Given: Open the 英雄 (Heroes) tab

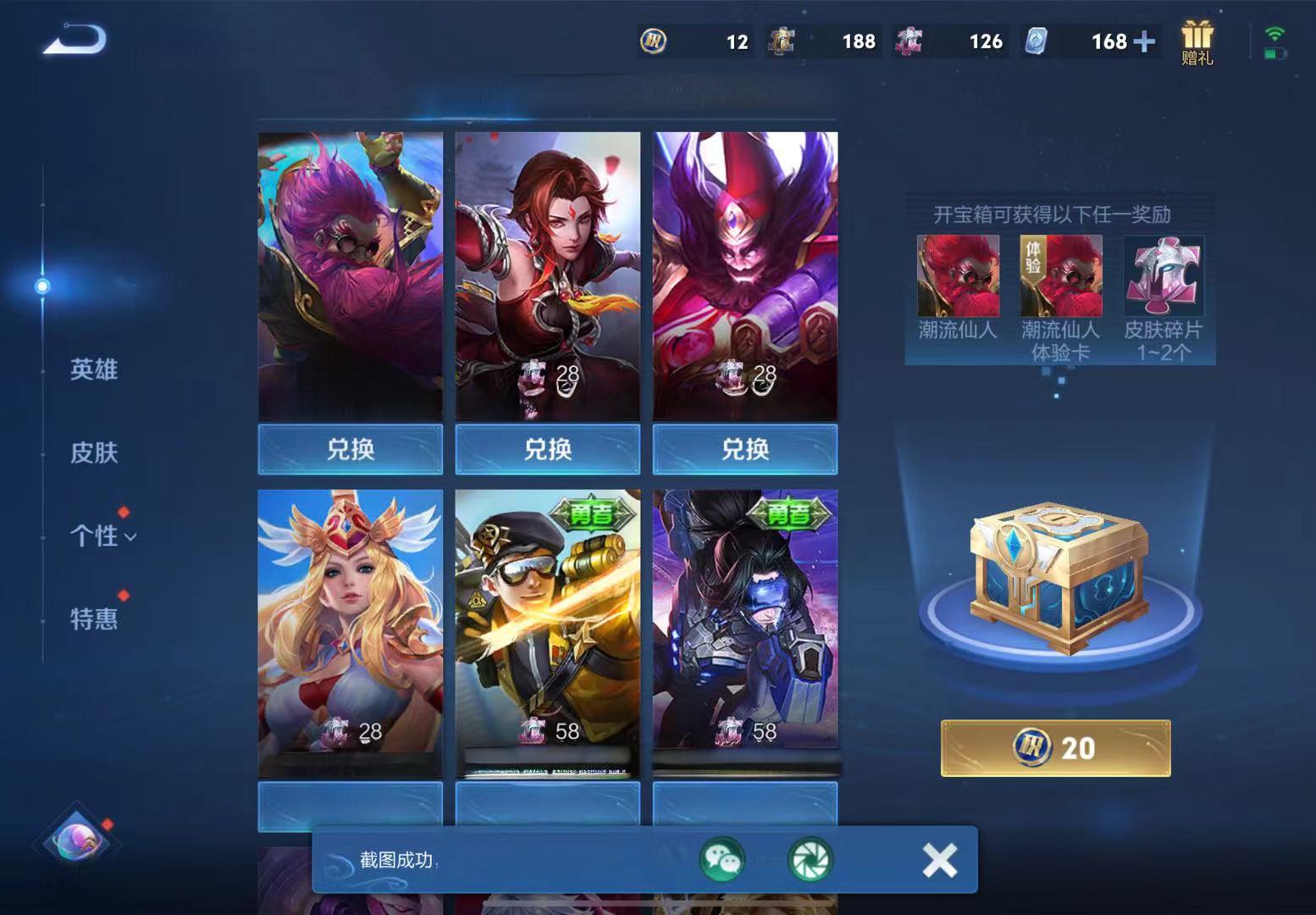Looking at the screenshot, I should click(x=93, y=369).
